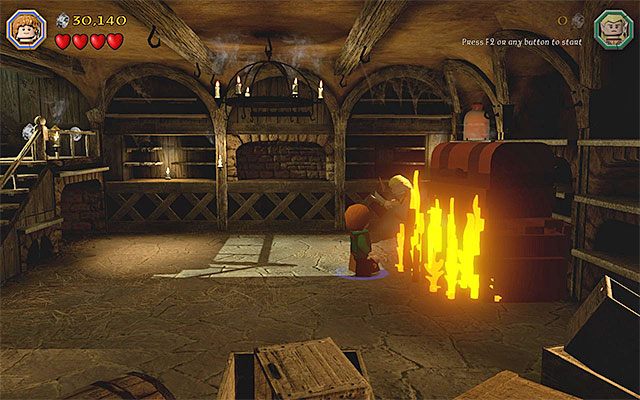Click the player two blond character portrait
Screen dimensions: 640x400
tap(612, 27)
